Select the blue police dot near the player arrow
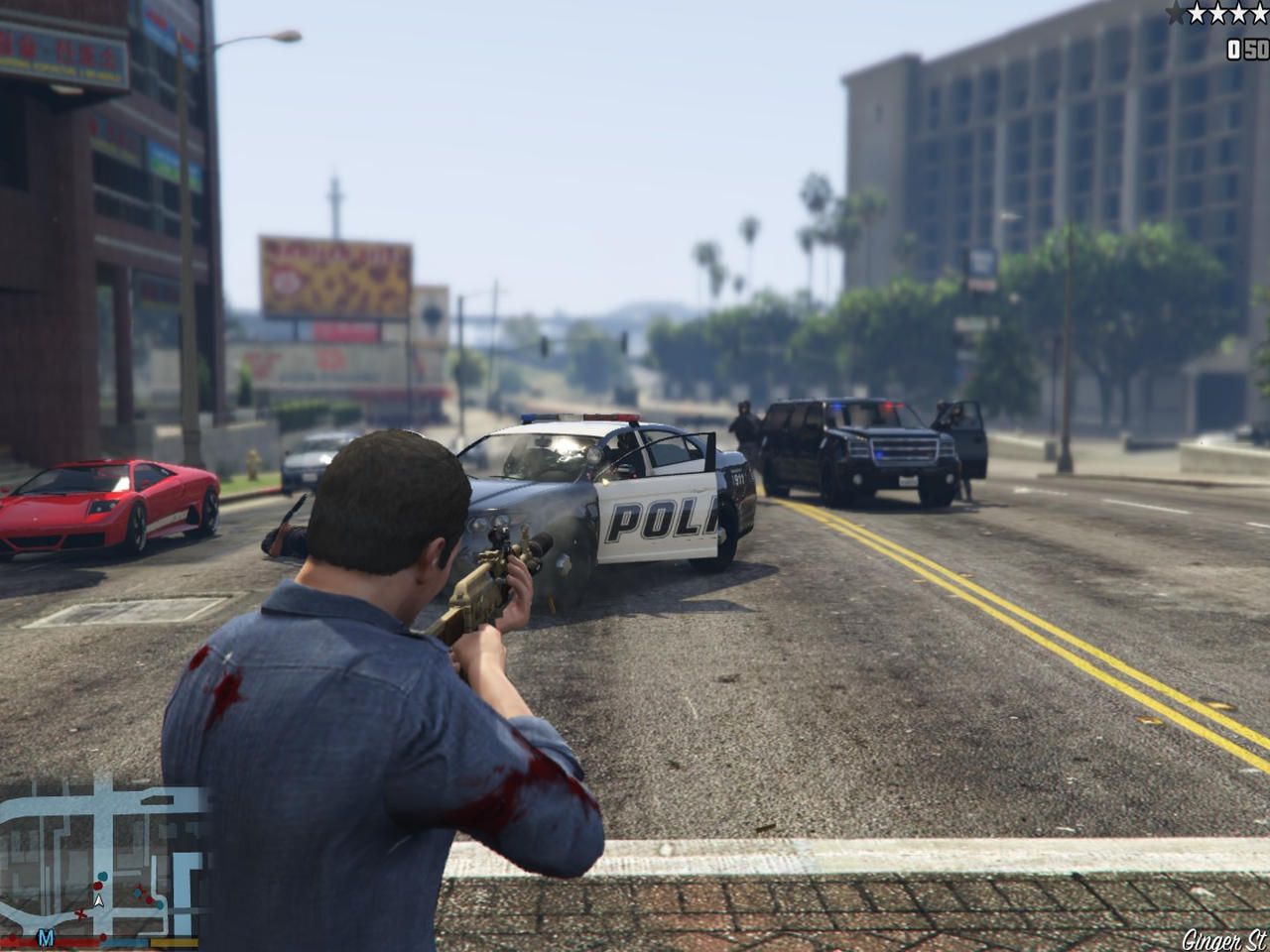The image size is (1270, 952). click(x=102, y=876)
